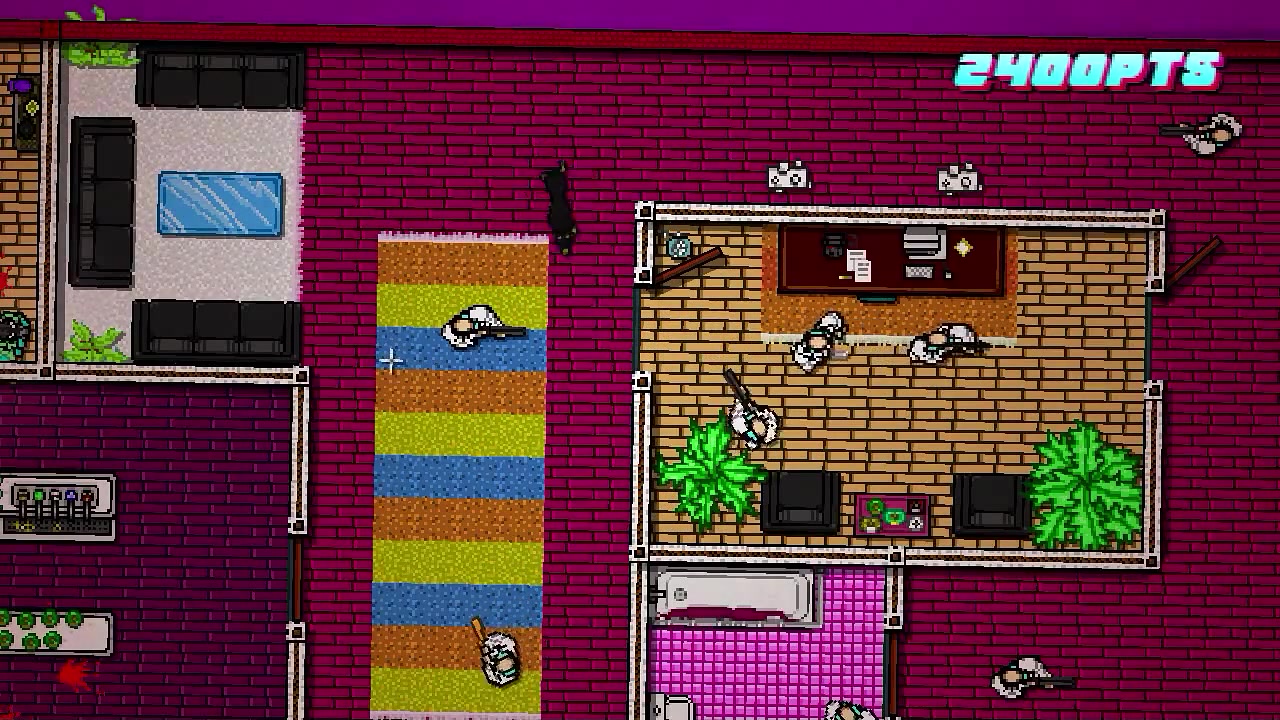The image size is (1280, 720).
Task: Click the crosshair cursor on the towel
Action: tap(390, 361)
